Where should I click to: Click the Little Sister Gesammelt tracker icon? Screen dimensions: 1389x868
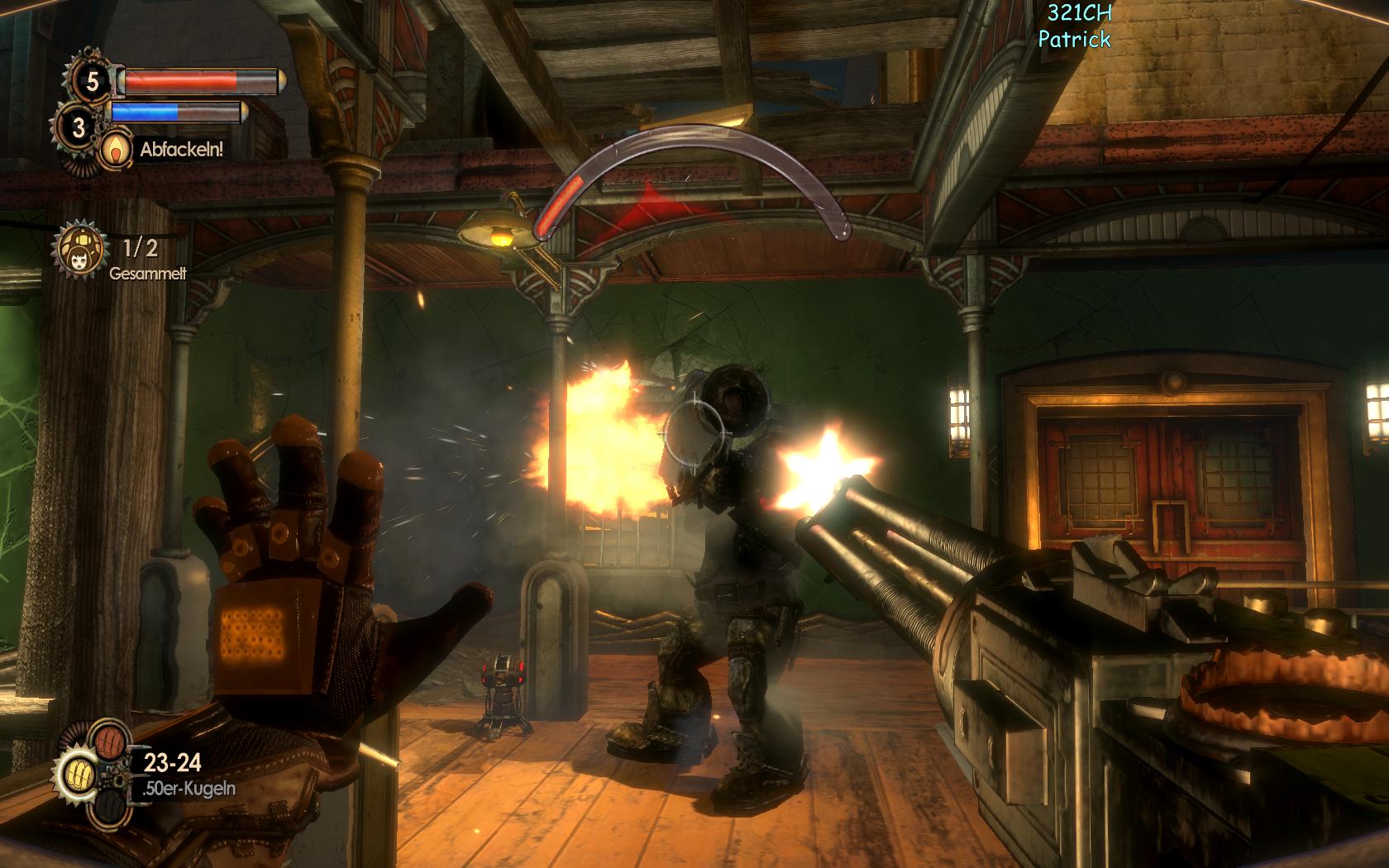(x=81, y=247)
